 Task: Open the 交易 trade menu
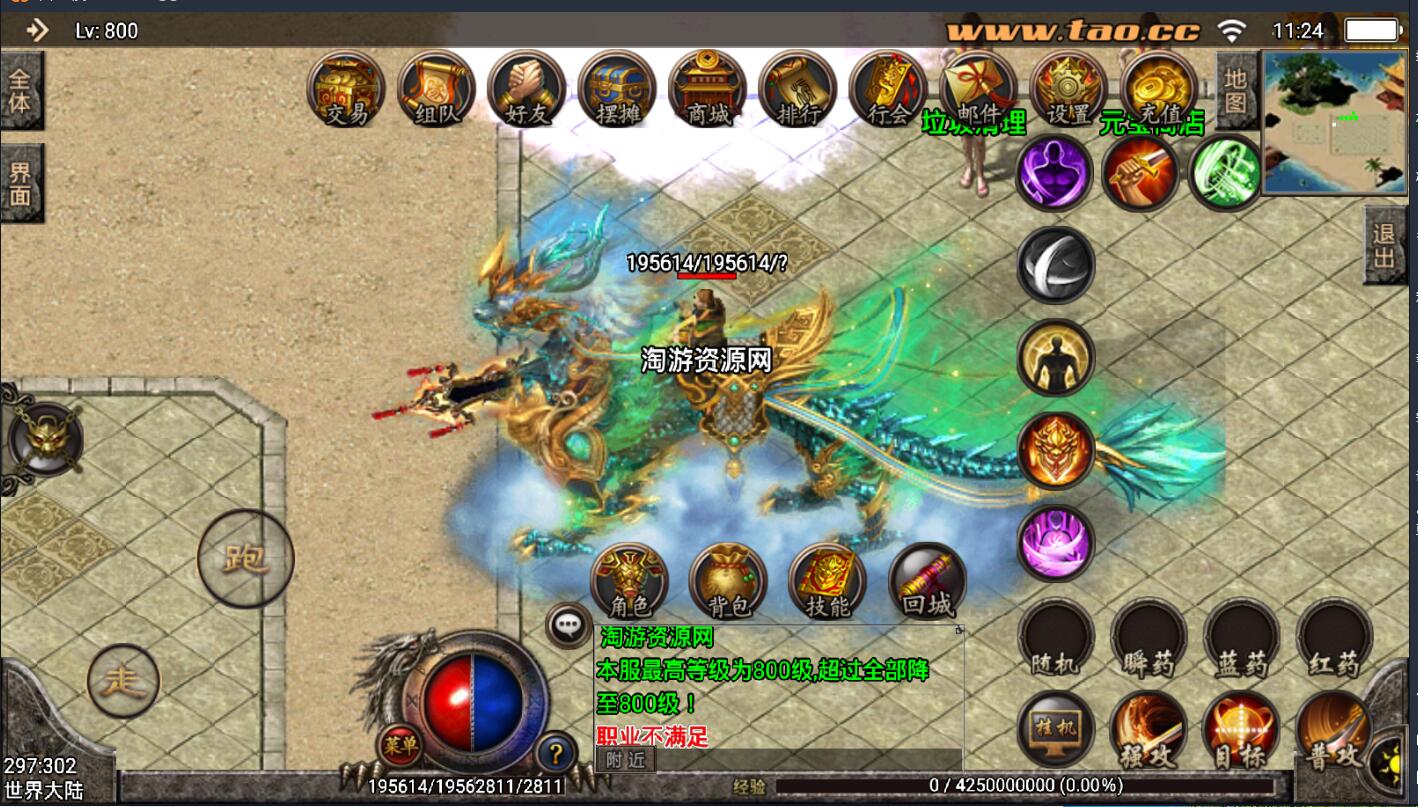pos(346,88)
